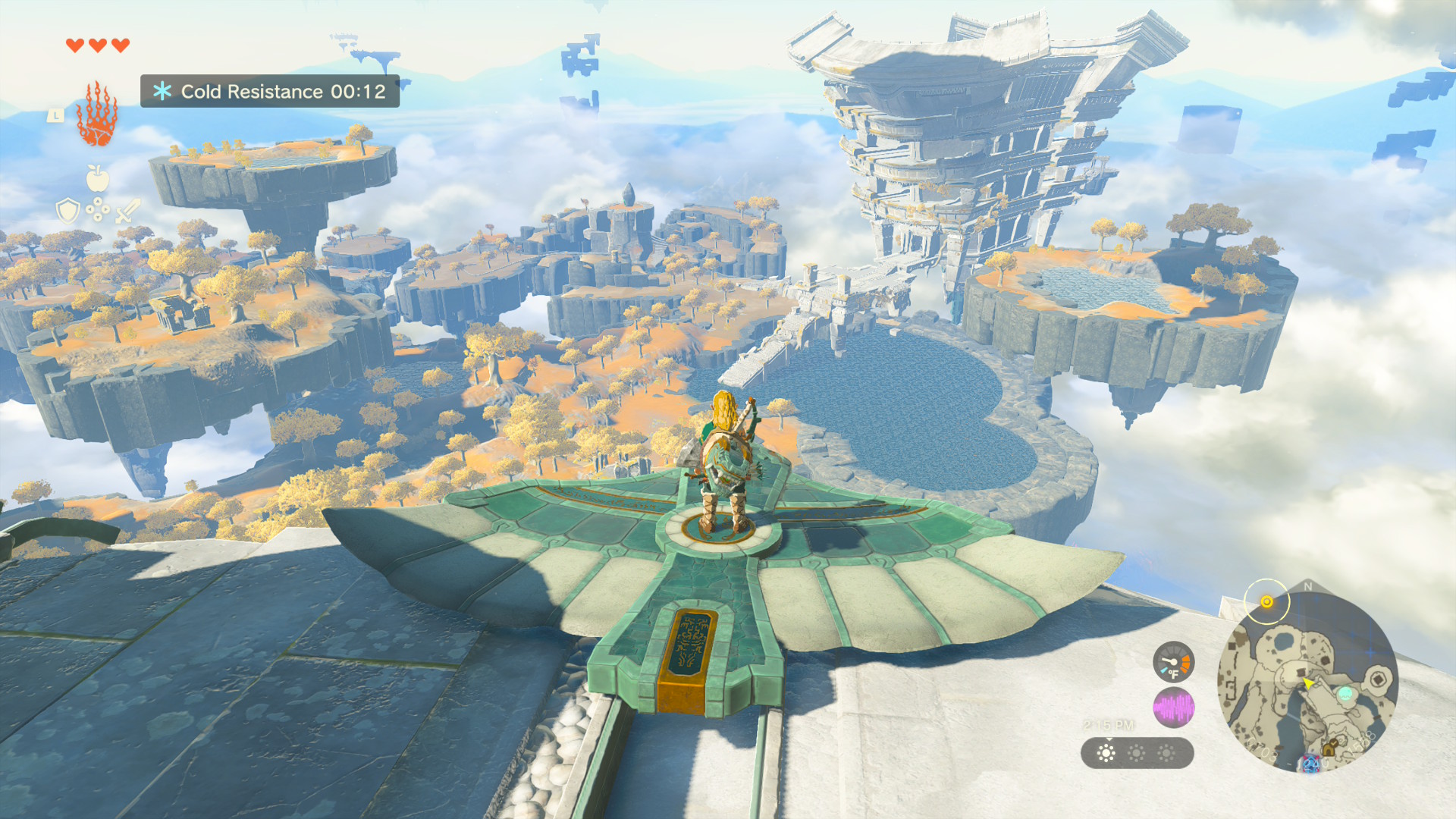Click the temperature gauge icon
1456x819 pixels.
click(1173, 662)
